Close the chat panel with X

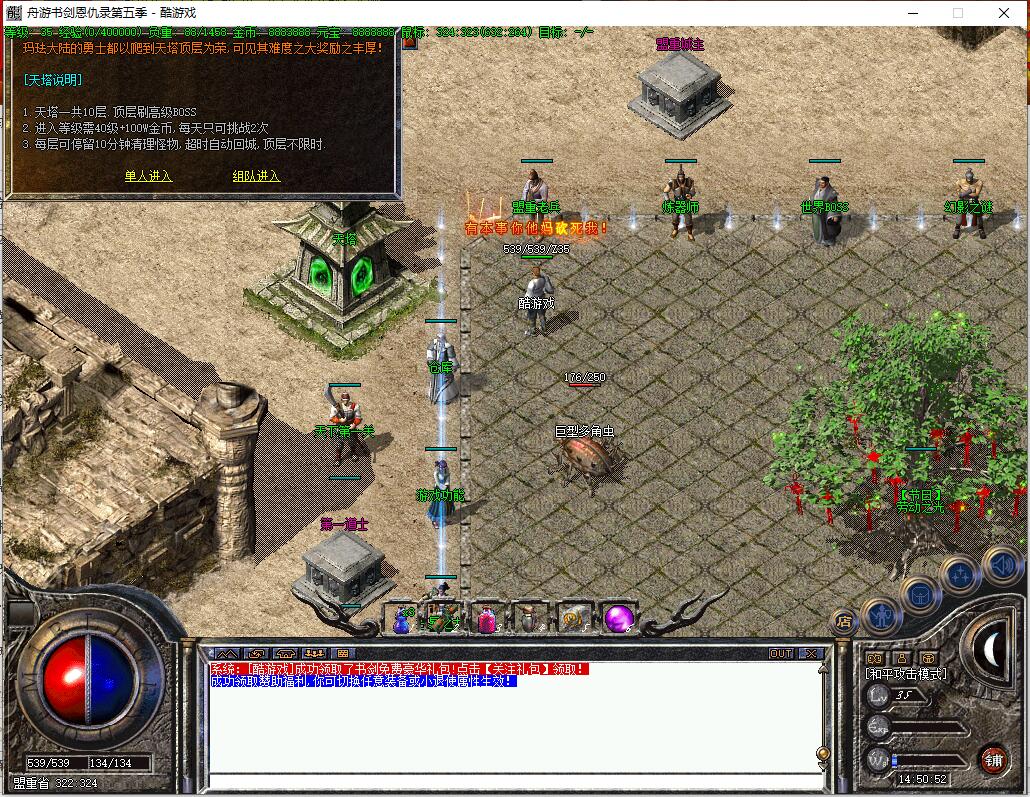[810, 653]
